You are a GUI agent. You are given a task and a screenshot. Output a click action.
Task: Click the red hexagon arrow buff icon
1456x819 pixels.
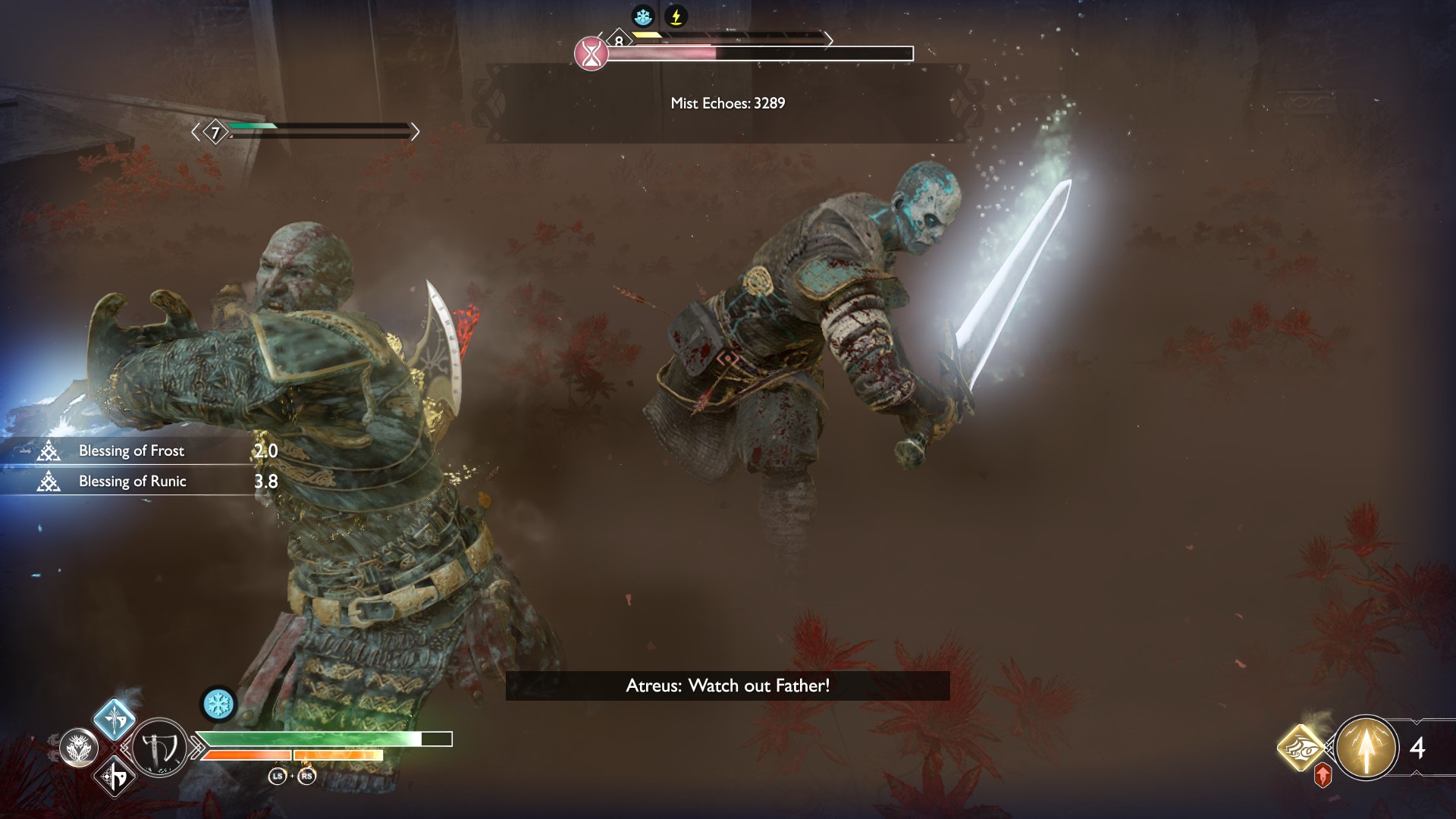click(1323, 776)
